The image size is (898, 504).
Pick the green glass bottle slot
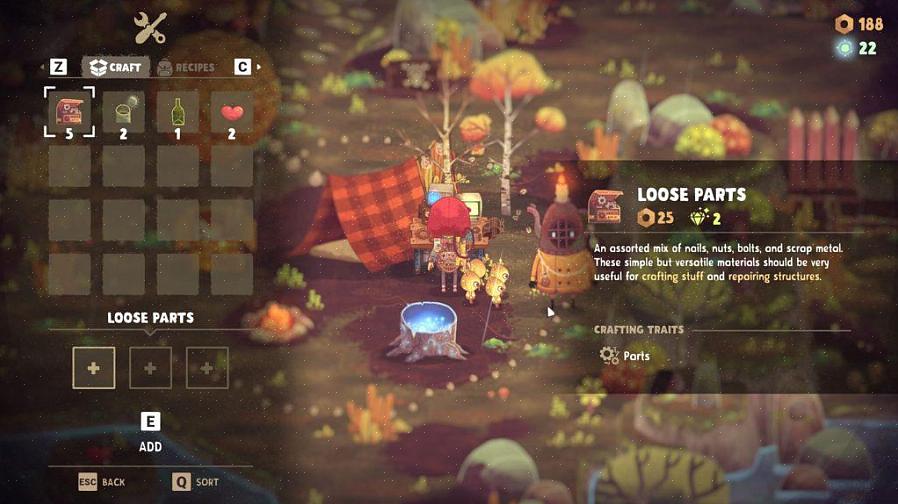pyautogui.click(x=178, y=111)
